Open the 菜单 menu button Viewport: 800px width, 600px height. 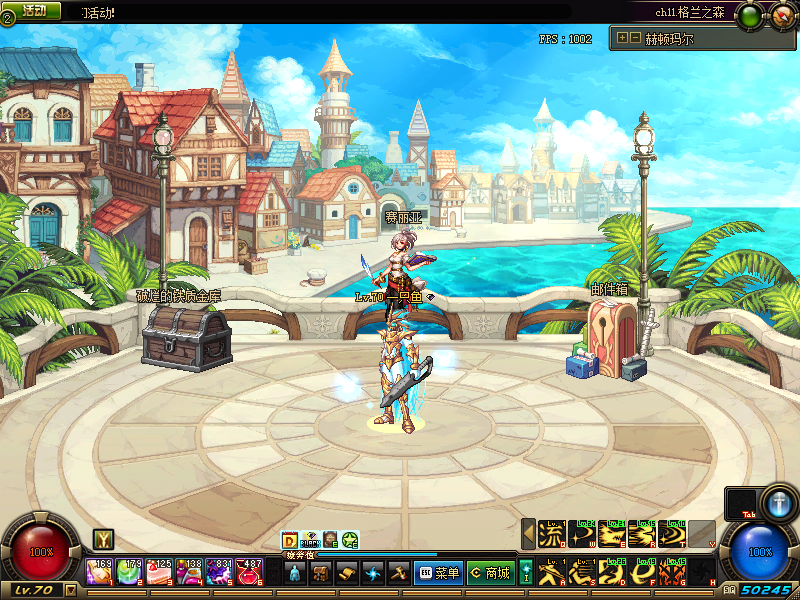pos(438,573)
